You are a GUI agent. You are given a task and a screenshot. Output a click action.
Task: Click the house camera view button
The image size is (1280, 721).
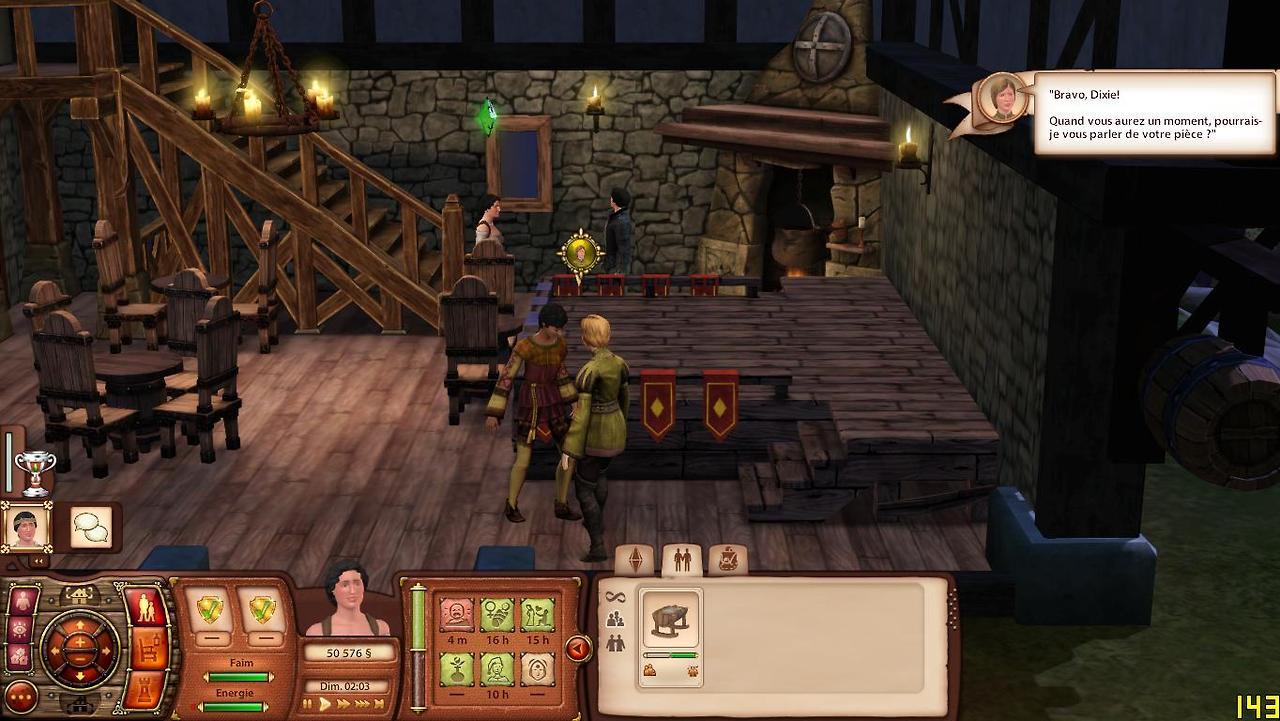[x=80, y=595]
